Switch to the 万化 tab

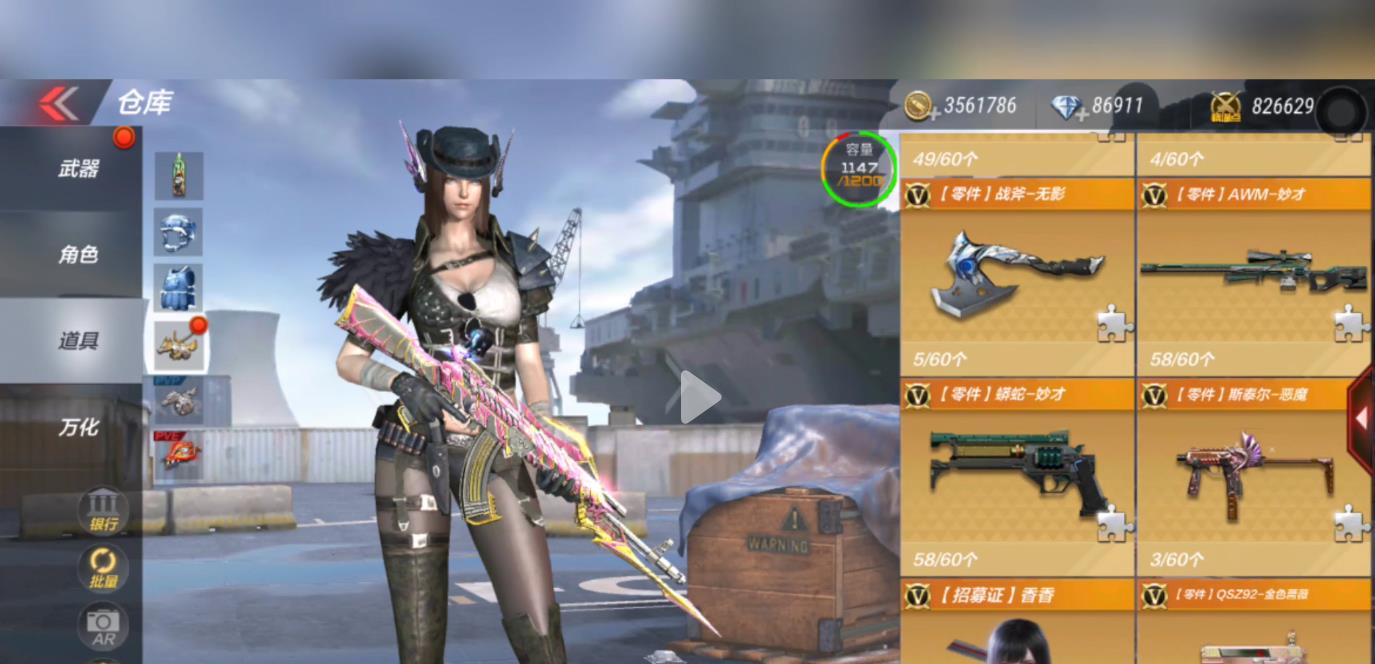pos(78,427)
